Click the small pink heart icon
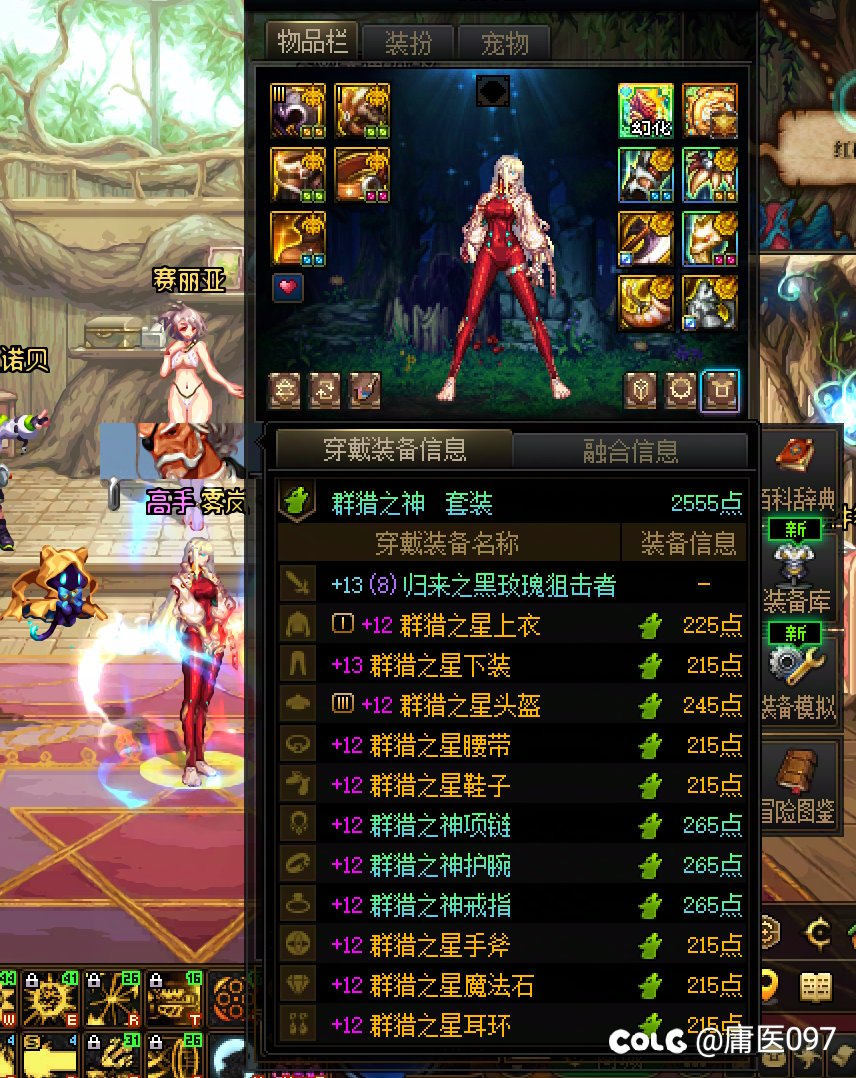This screenshot has width=856, height=1078. coord(288,288)
